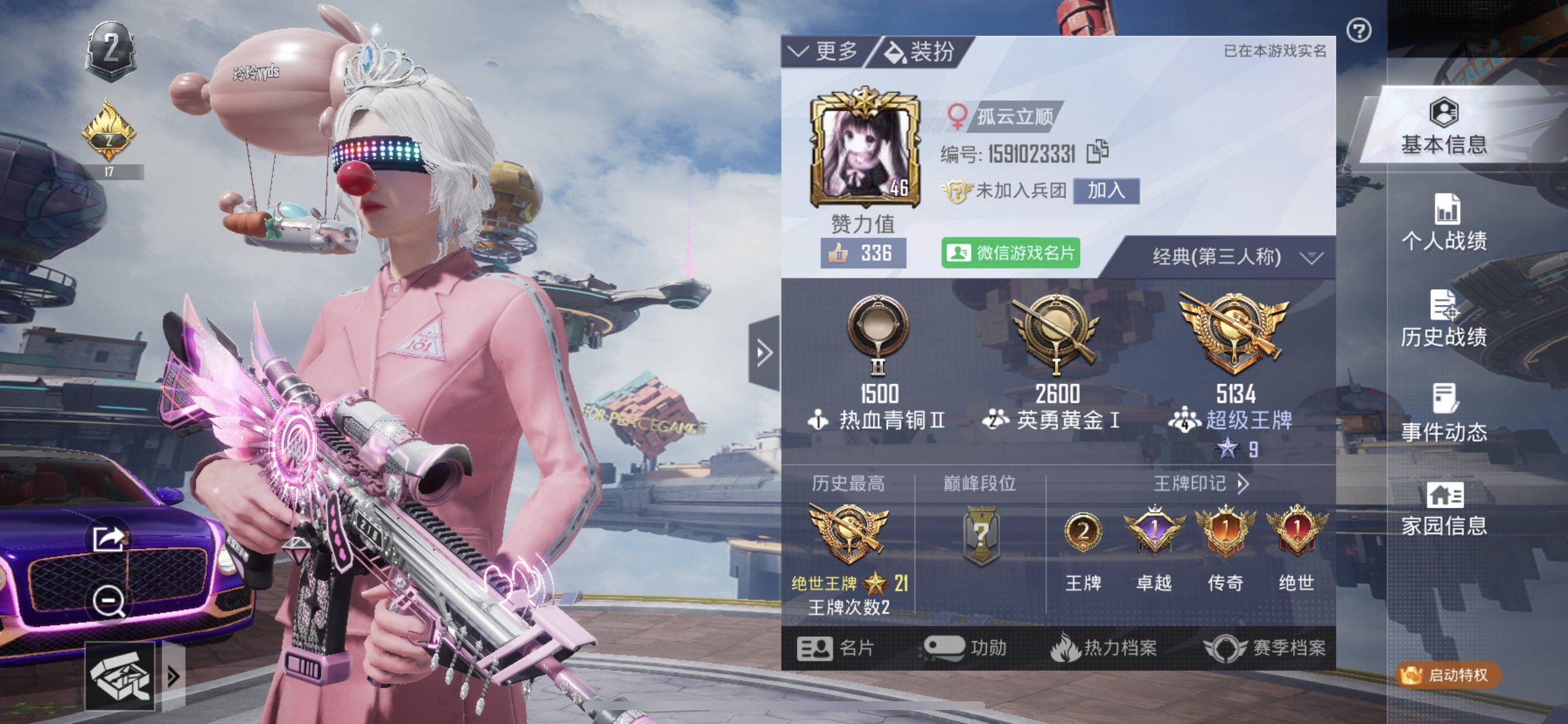The width and height of the screenshot is (1568, 724).
Task: Collapse the 更多 menu with its chevron
Action: click(x=799, y=52)
